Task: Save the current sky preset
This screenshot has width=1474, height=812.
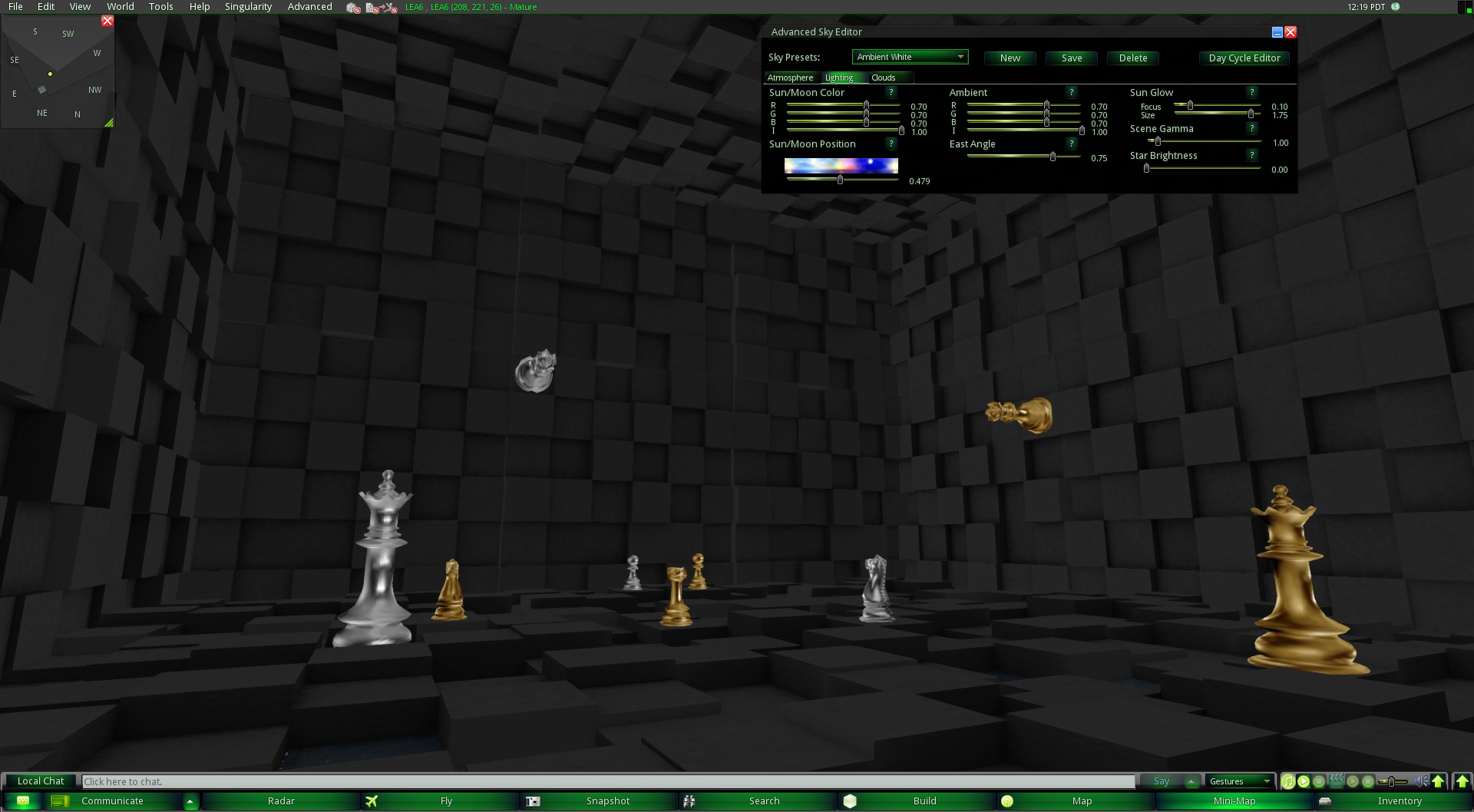Action: tap(1070, 58)
